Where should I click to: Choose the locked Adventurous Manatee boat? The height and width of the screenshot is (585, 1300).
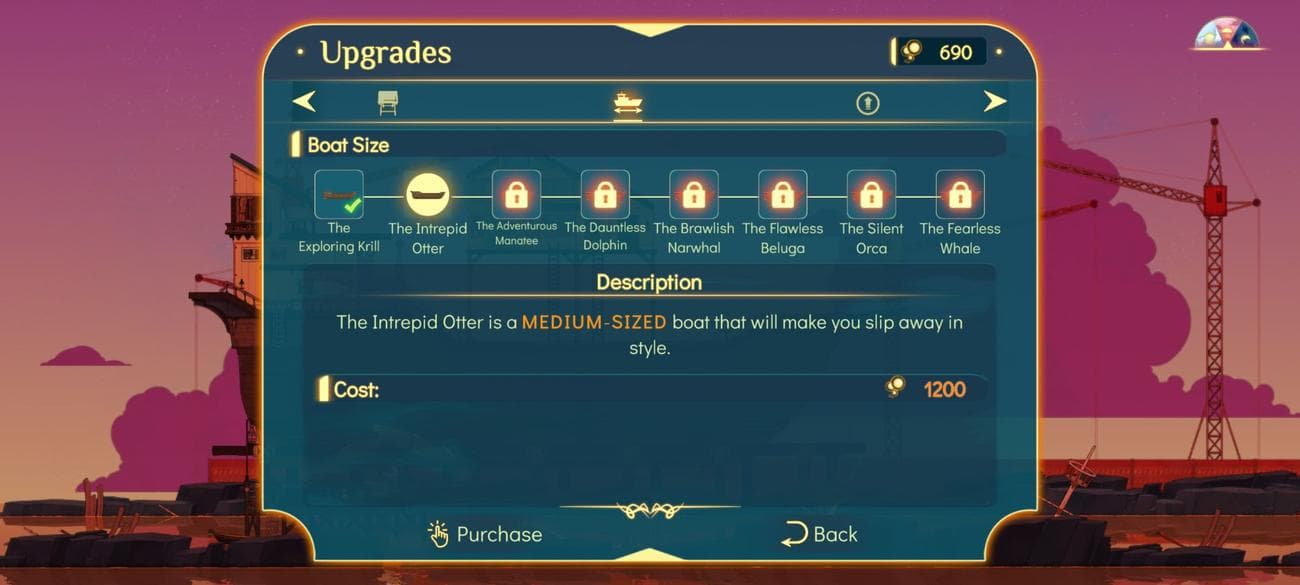[x=516, y=195]
